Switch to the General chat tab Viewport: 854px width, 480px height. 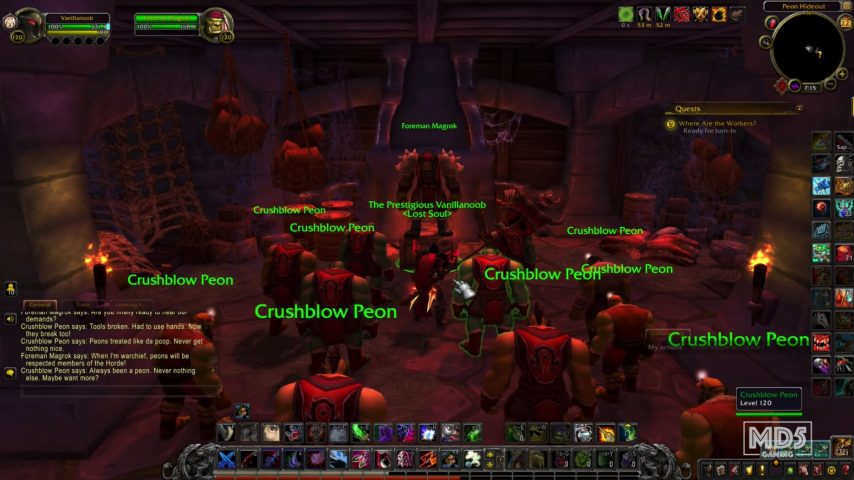pyautogui.click(x=40, y=303)
